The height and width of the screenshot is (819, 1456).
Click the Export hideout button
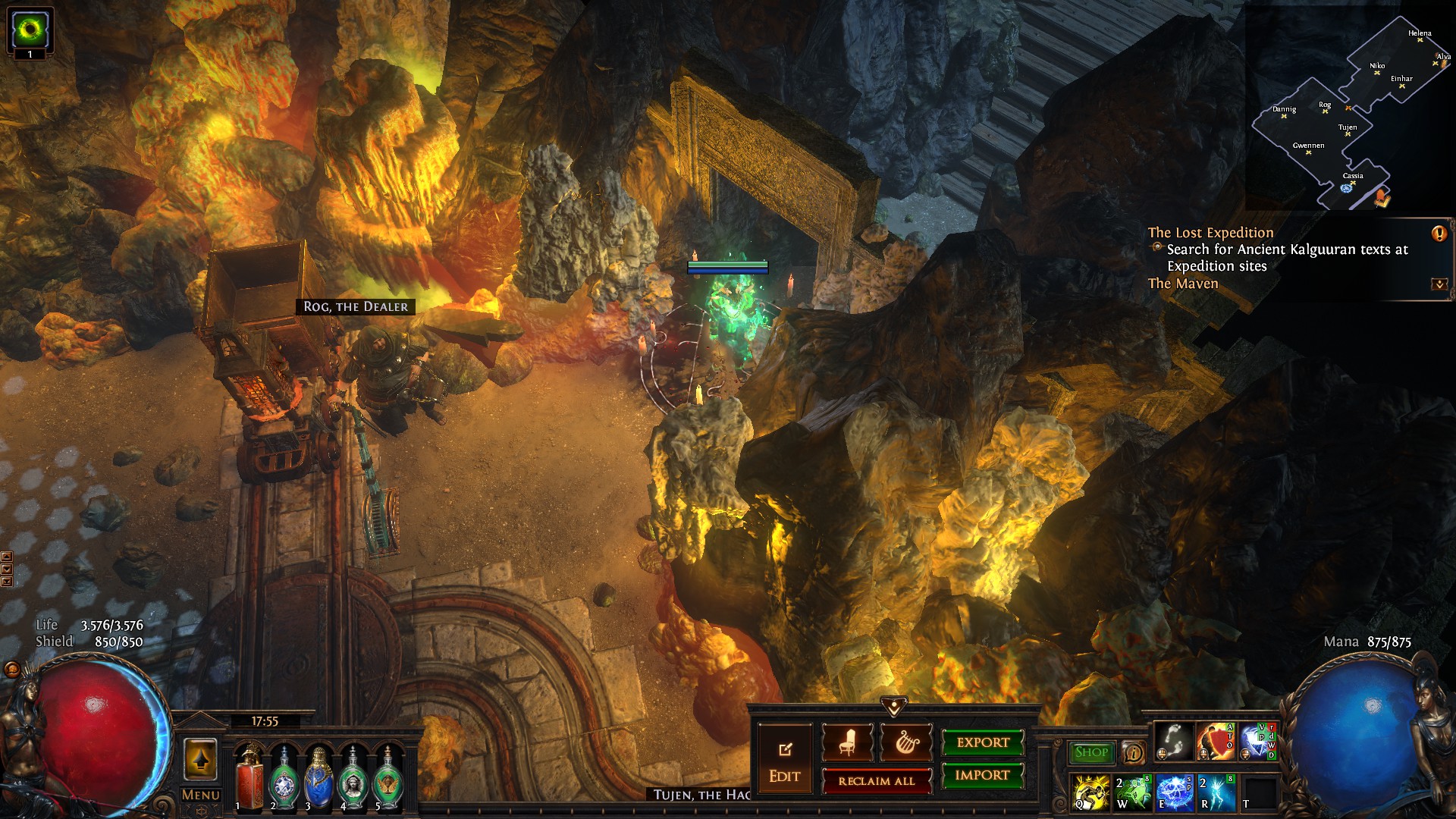tap(983, 742)
